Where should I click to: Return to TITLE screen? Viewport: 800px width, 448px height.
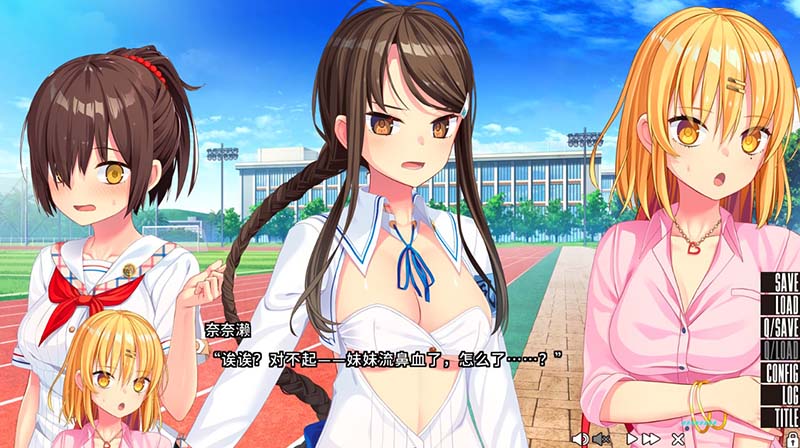coord(780,416)
